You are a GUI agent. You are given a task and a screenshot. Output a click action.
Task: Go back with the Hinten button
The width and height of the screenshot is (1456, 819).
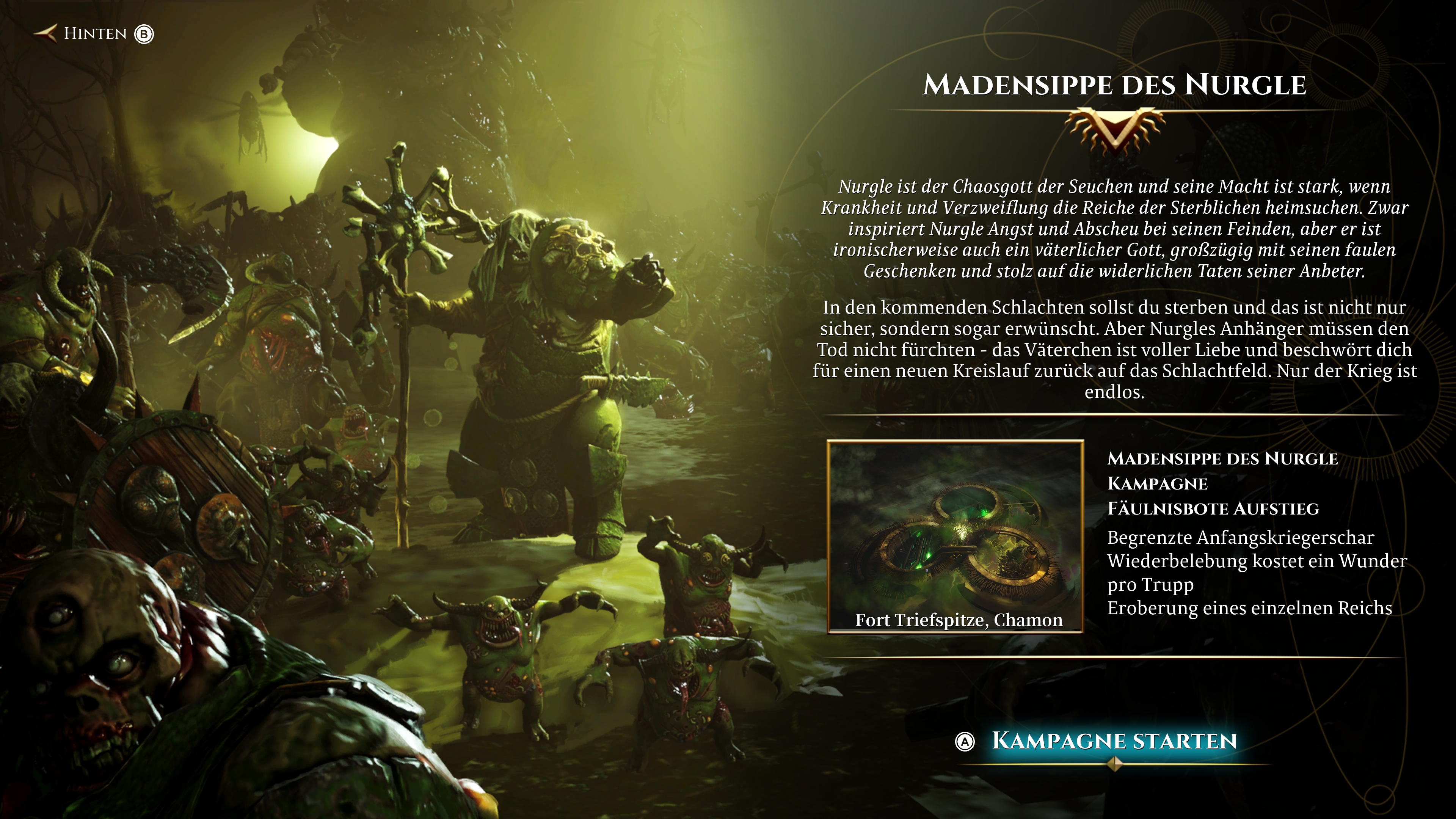pos(94,34)
